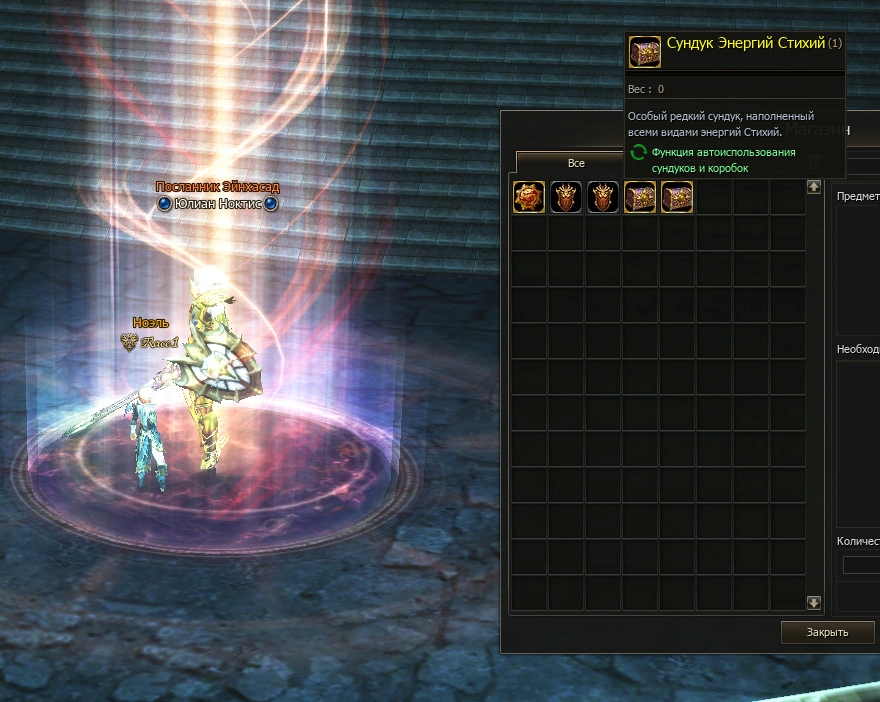Image resolution: width=880 pixels, height=702 pixels.
Task: Select the "Все" tab
Action: coord(575,163)
